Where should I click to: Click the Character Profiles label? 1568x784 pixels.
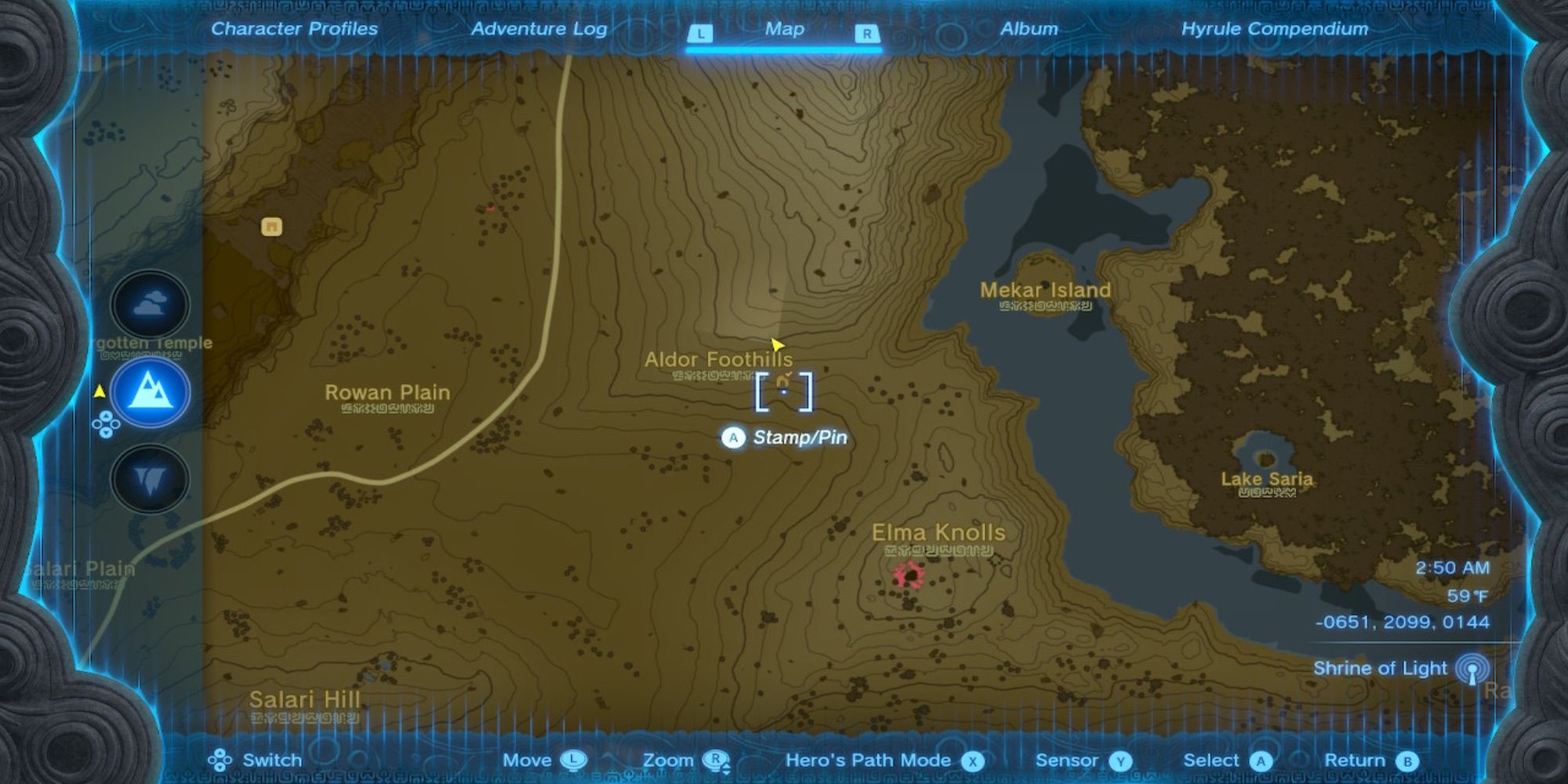click(x=295, y=29)
